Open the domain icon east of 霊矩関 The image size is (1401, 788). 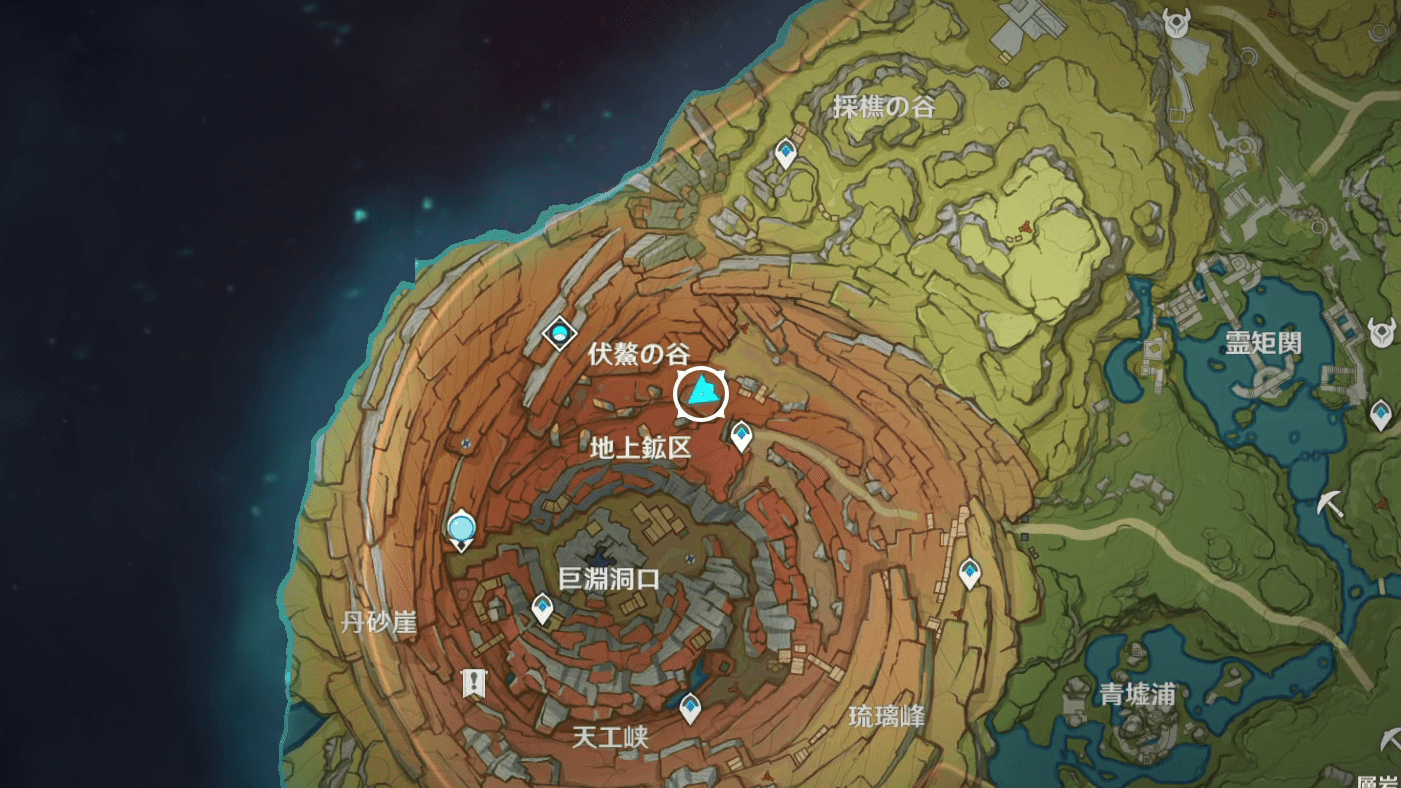(1383, 332)
